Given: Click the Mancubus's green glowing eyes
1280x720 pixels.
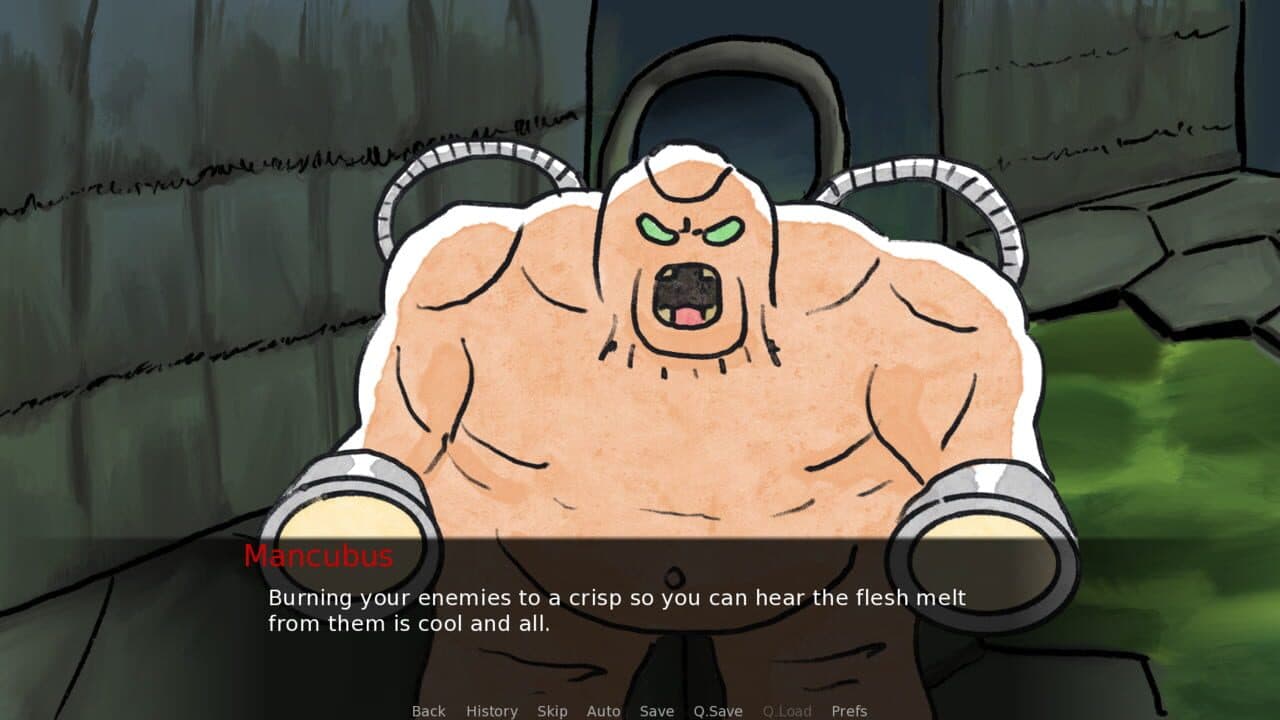Looking at the screenshot, I should click(x=690, y=228).
